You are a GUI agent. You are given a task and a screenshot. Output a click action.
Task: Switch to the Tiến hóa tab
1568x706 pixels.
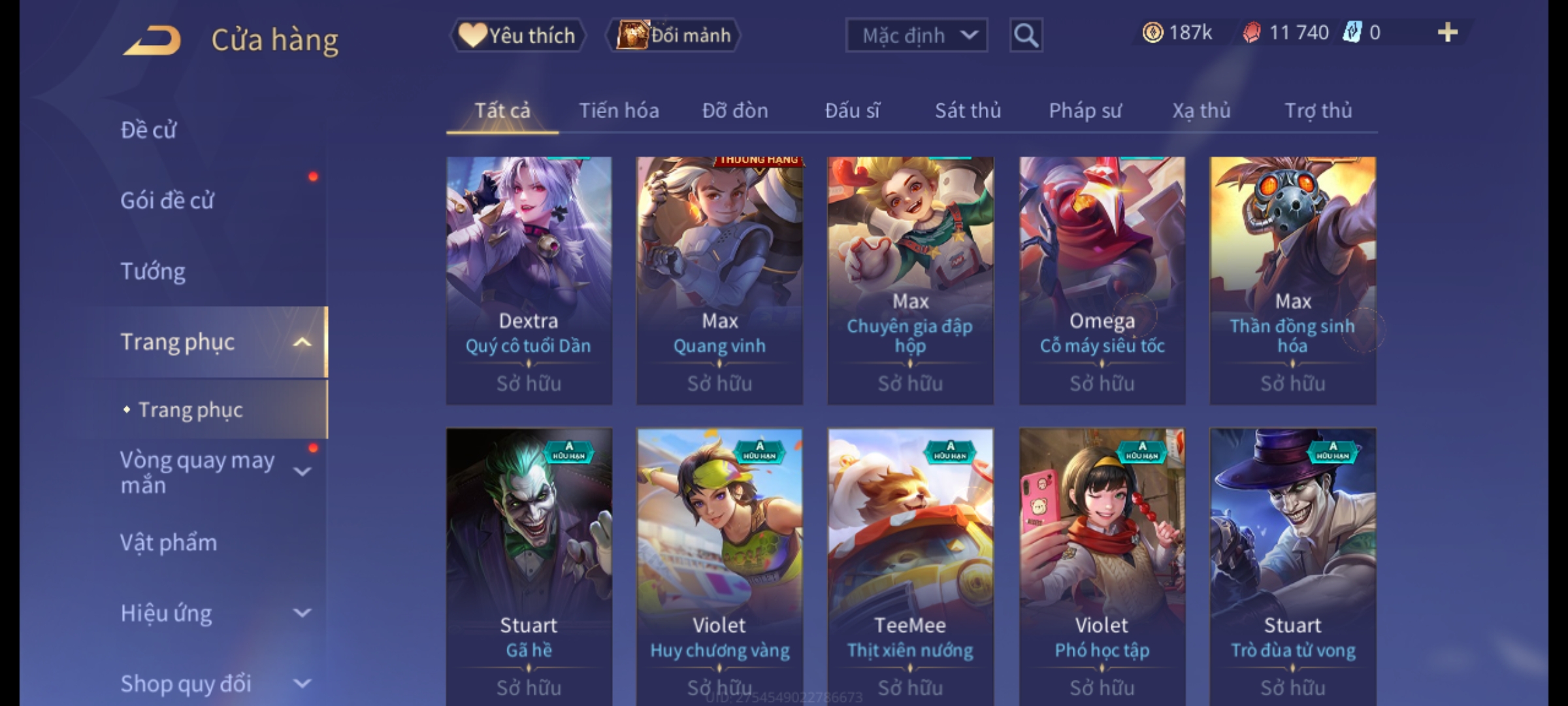click(619, 111)
